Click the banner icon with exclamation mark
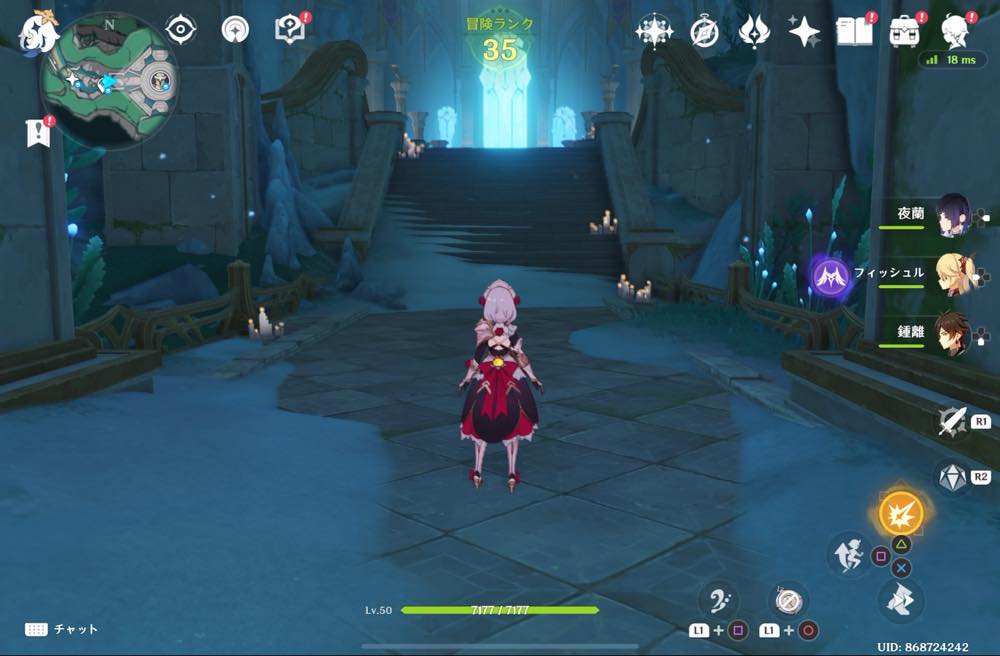Viewport: 1000px width, 656px height. tap(38, 132)
